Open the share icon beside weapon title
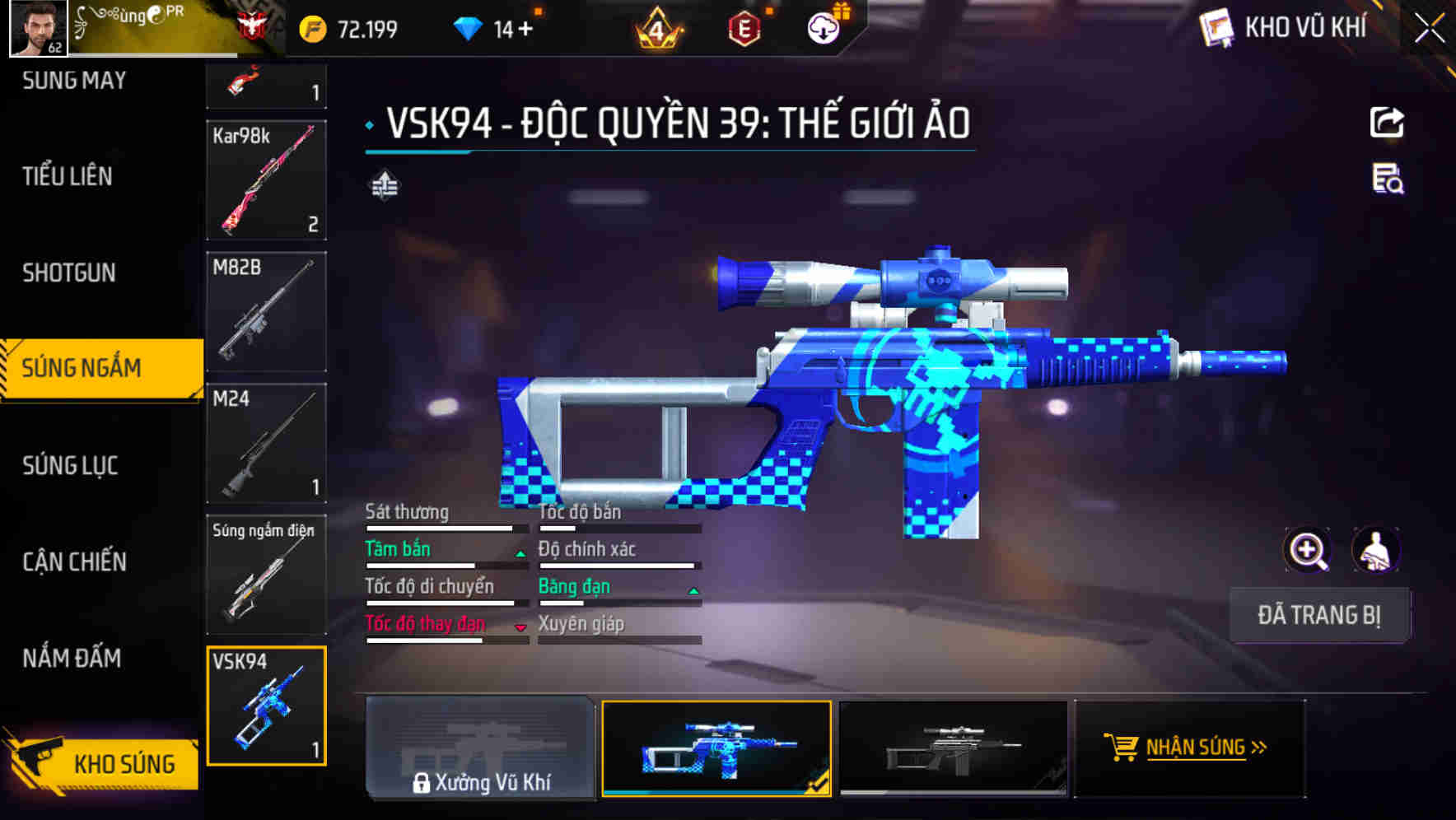This screenshot has height=820, width=1456. [x=1387, y=122]
